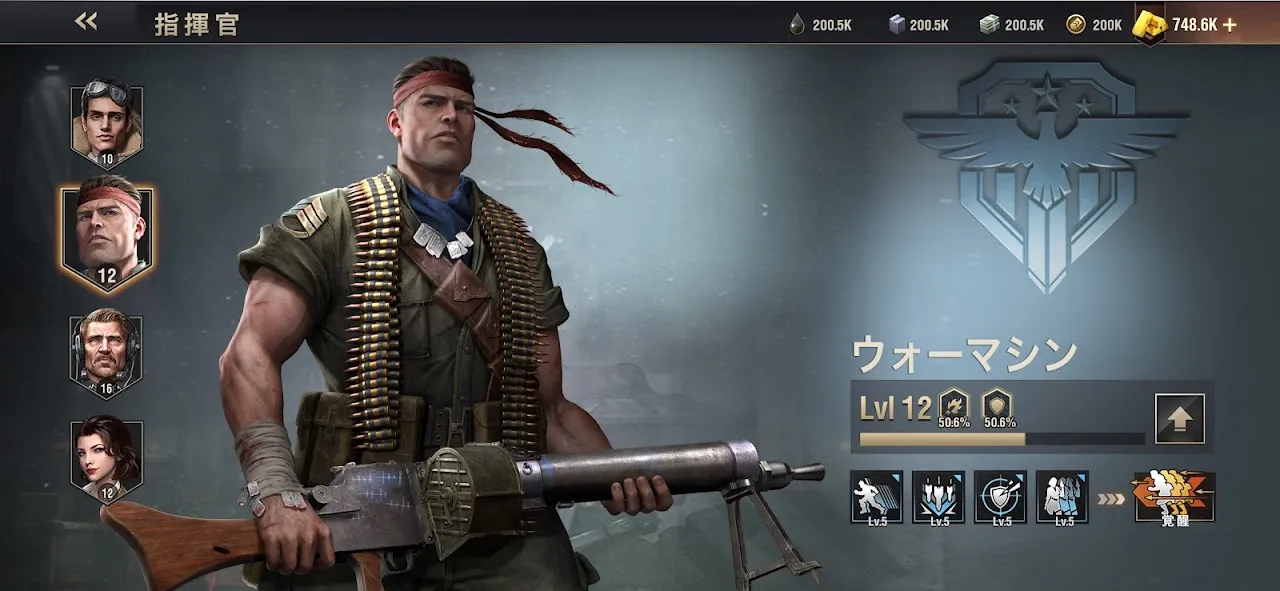Check the cash stack resource

(1012, 25)
